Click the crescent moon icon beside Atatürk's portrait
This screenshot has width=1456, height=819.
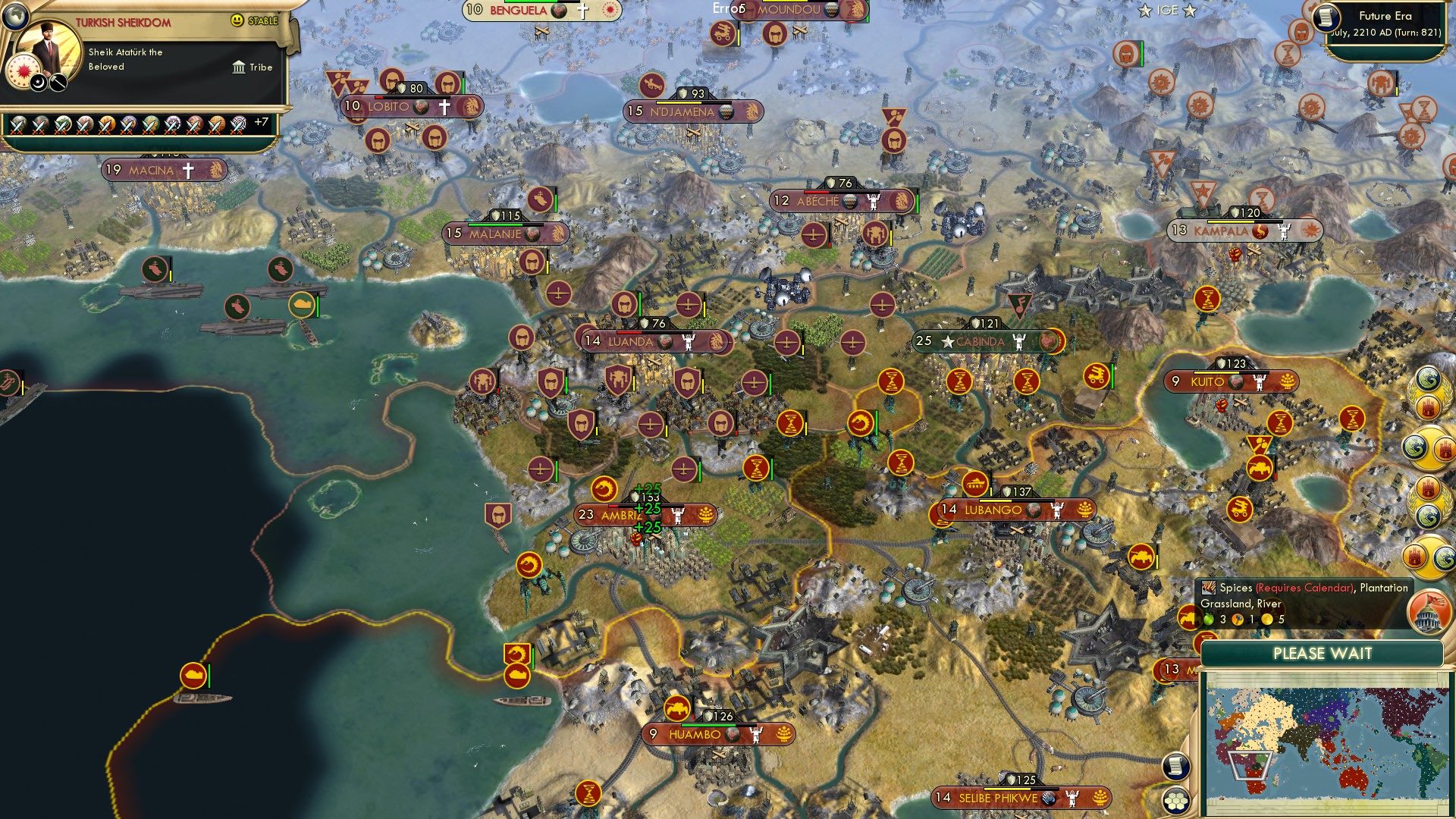pos(37,83)
